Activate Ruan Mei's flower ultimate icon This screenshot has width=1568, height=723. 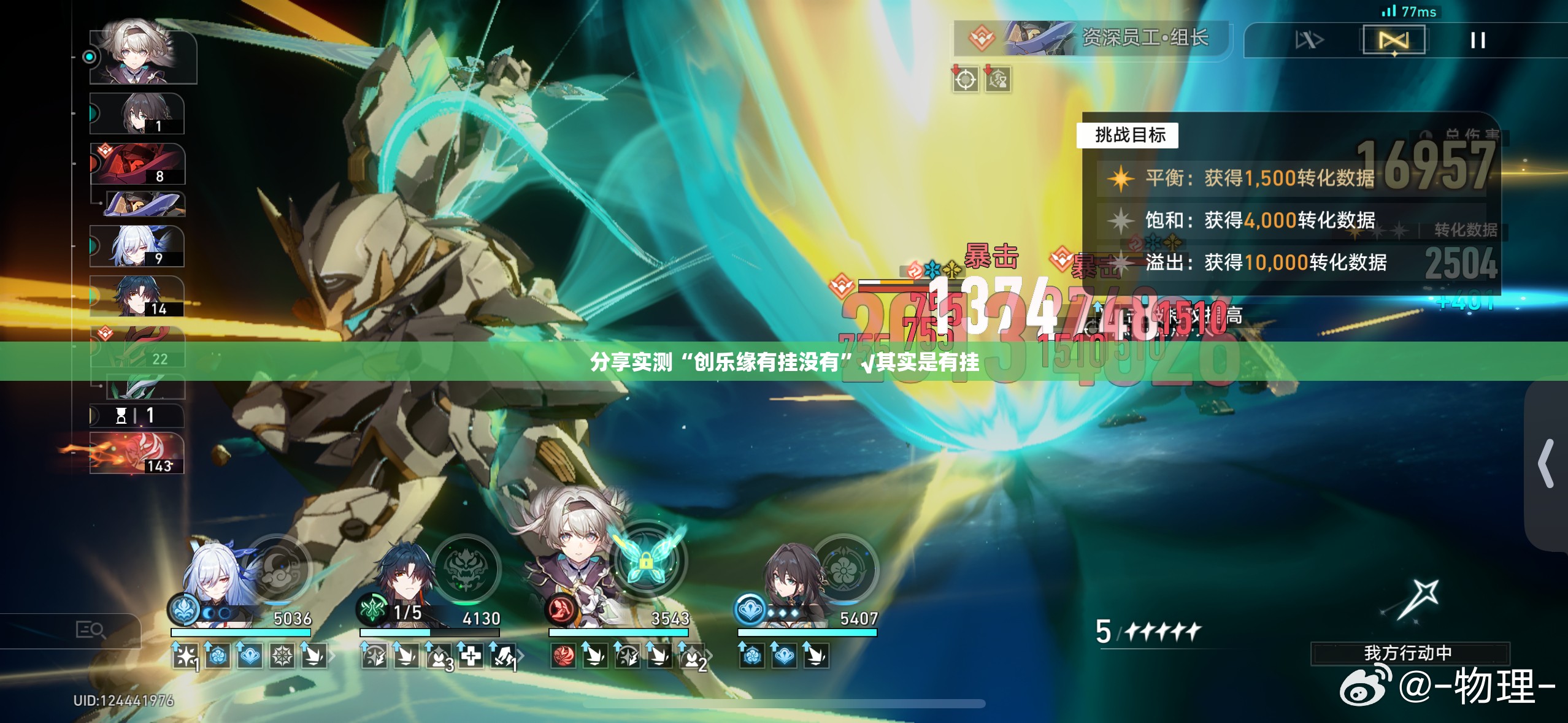pyautogui.click(x=844, y=568)
